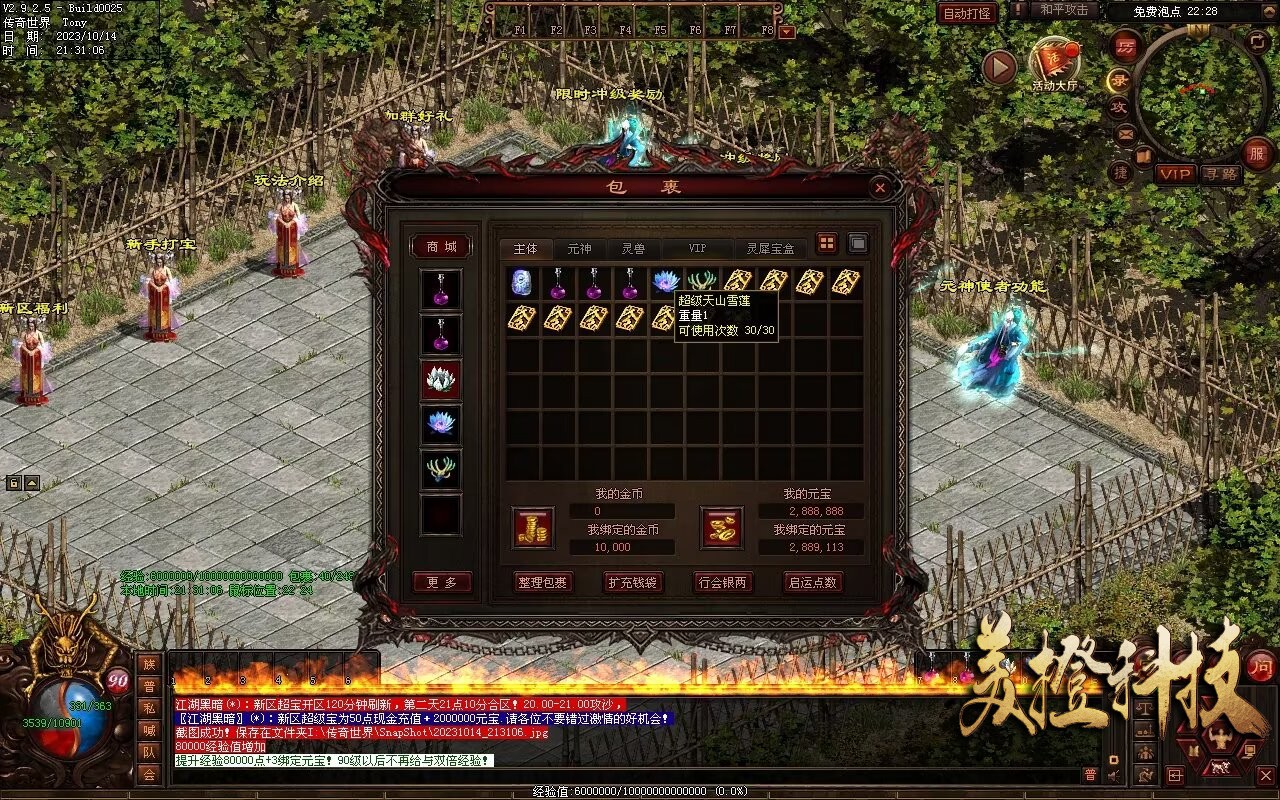Open the 商城 shop
1280x800 pixels.
[441, 246]
